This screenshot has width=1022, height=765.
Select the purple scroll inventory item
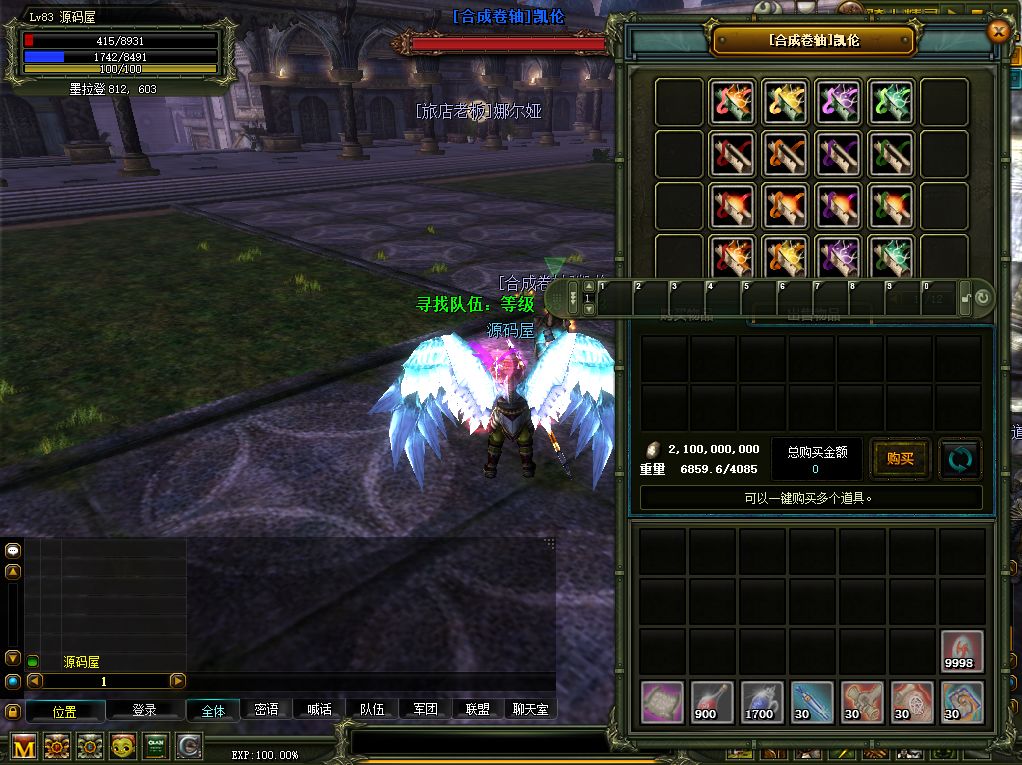[661, 701]
